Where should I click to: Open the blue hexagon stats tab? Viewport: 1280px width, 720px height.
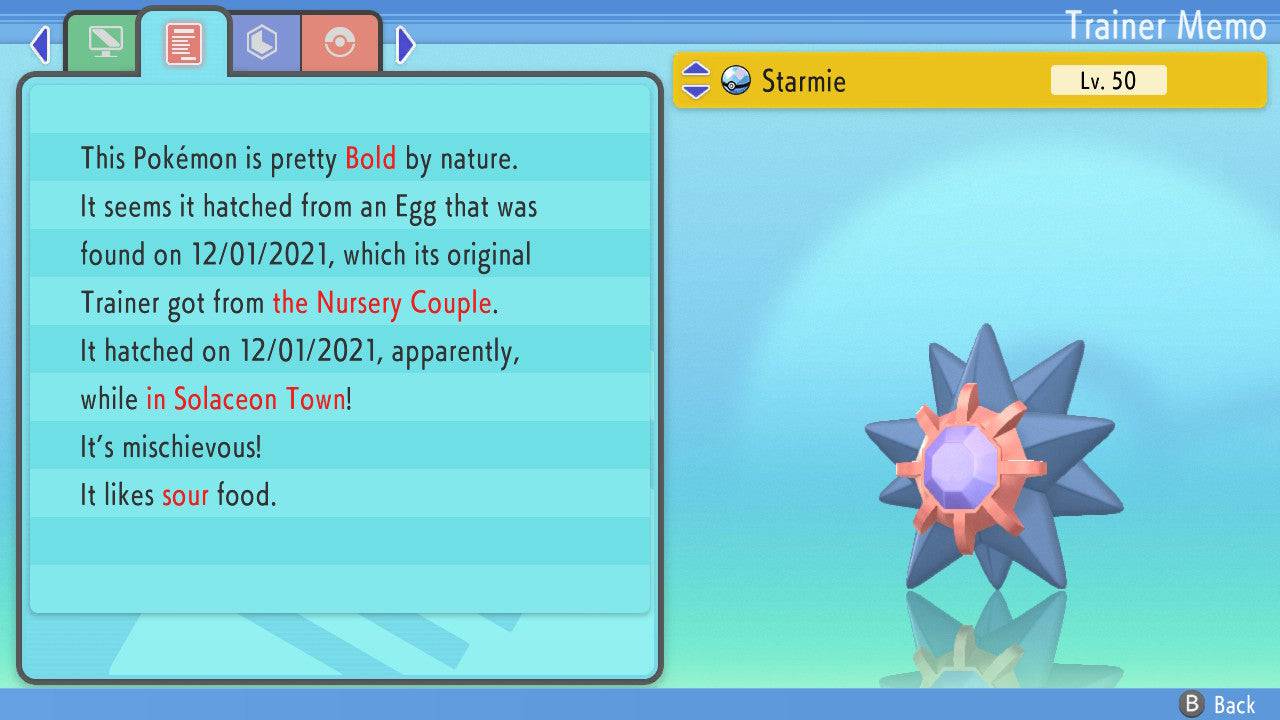262,43
